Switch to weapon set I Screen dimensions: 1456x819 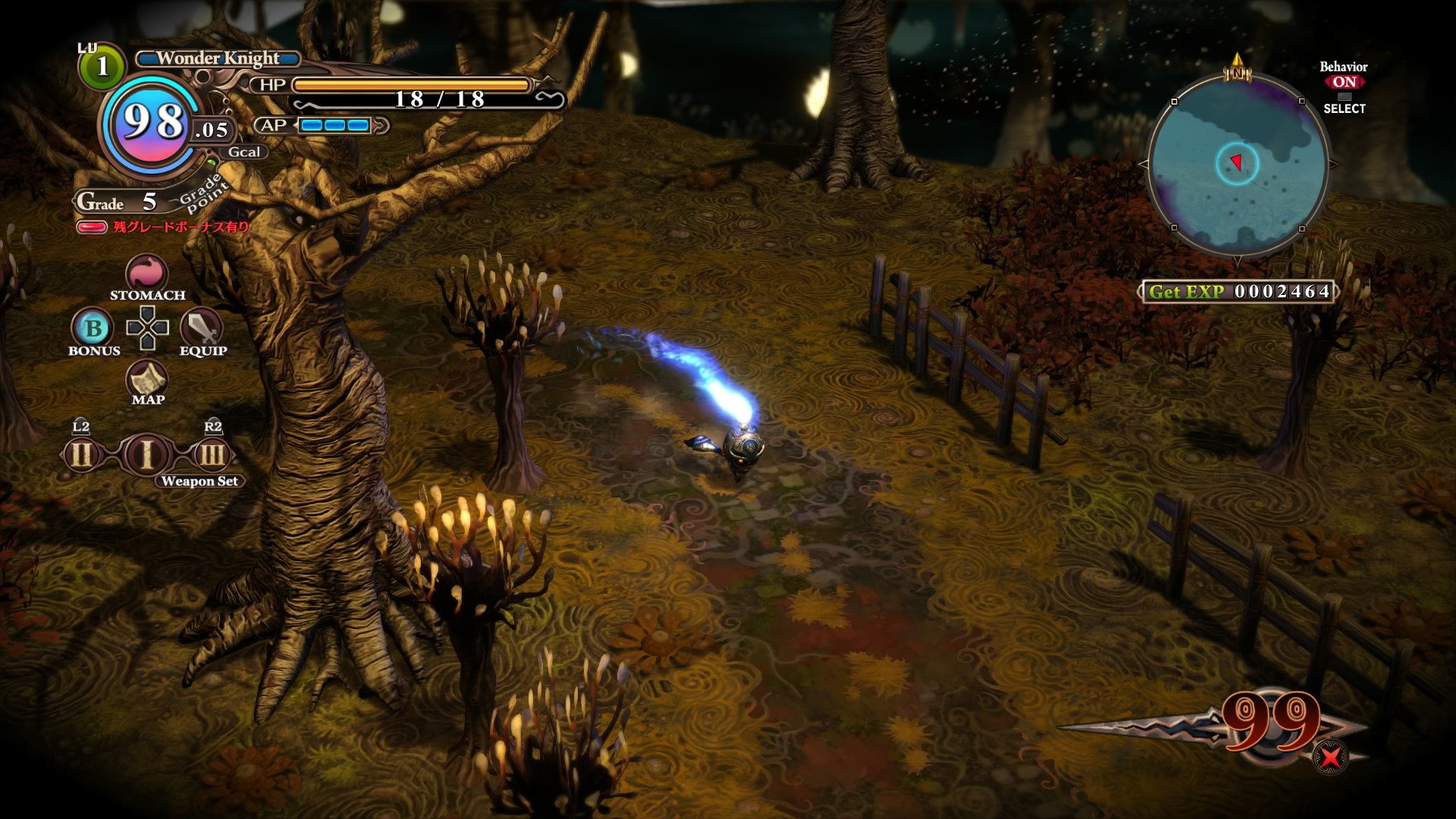pyautogui.click(x=146, y=455)
